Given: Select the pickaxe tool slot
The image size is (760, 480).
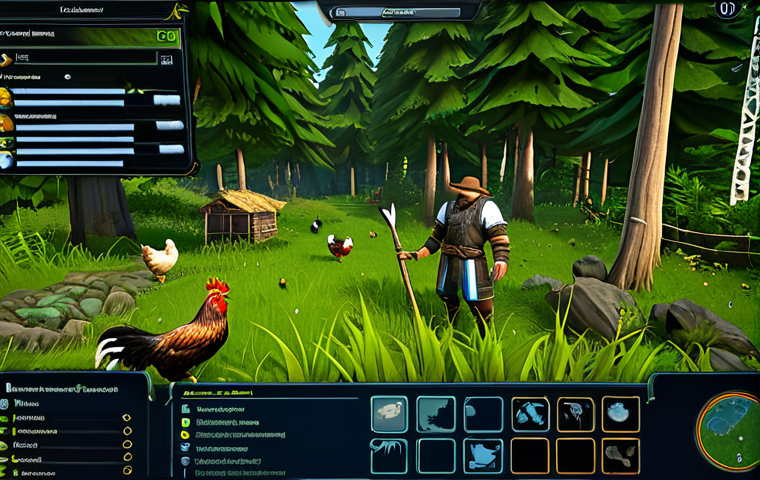Looking at the screenshot, I should coord(529,413).
